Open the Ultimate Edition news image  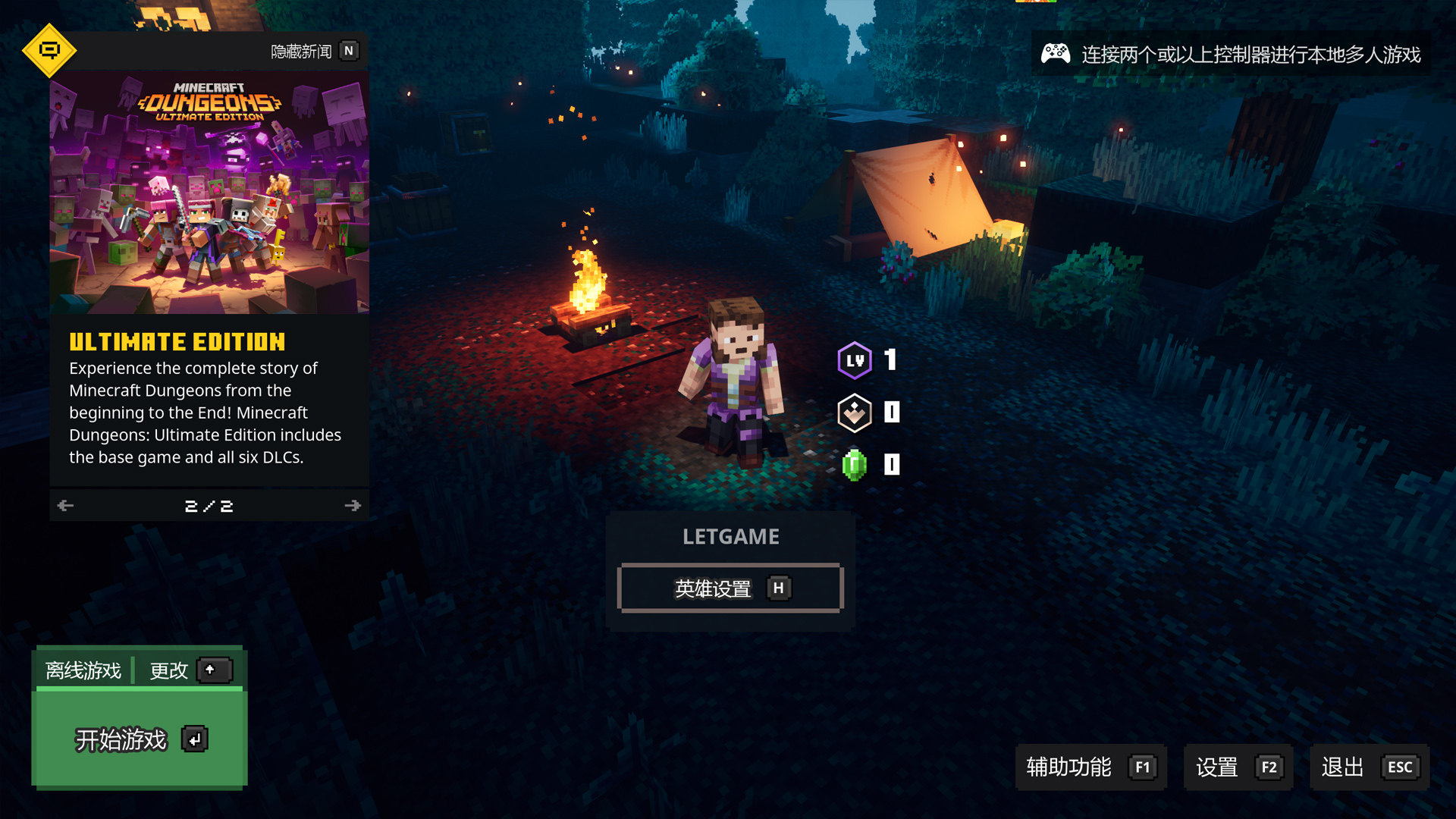209,193
